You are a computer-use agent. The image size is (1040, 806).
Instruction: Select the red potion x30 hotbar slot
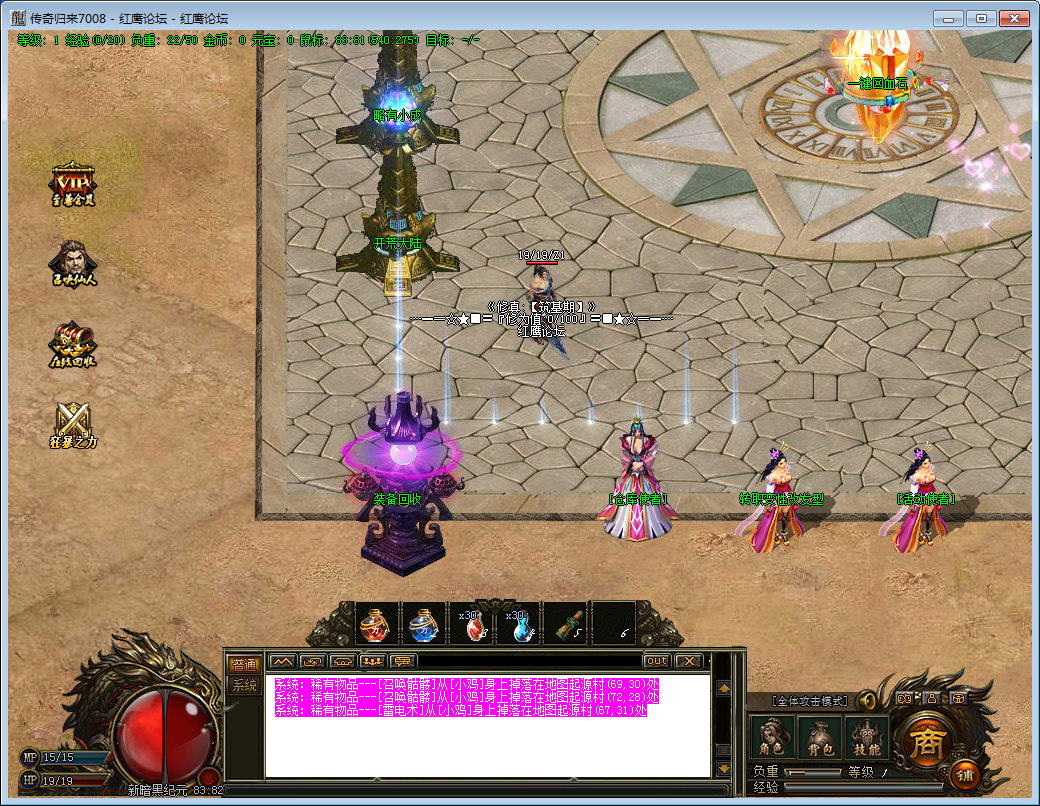[x=471, y=625]
